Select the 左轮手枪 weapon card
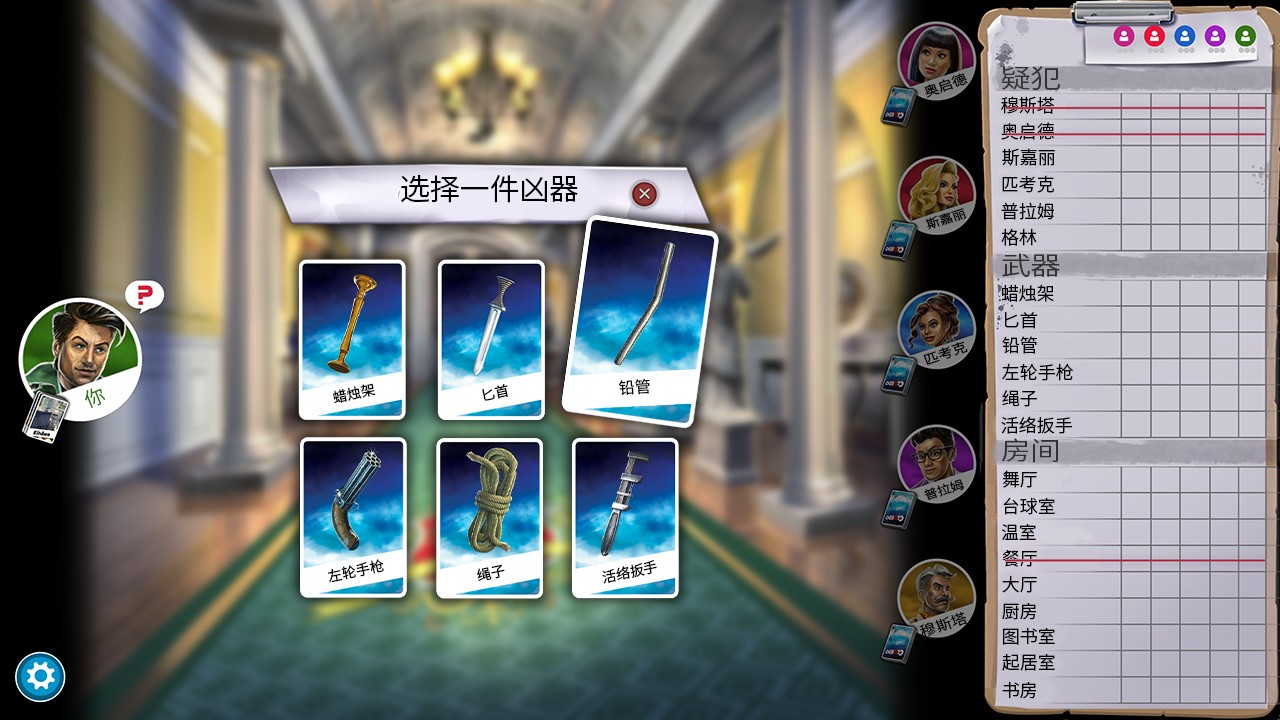 tap(352, 517)
